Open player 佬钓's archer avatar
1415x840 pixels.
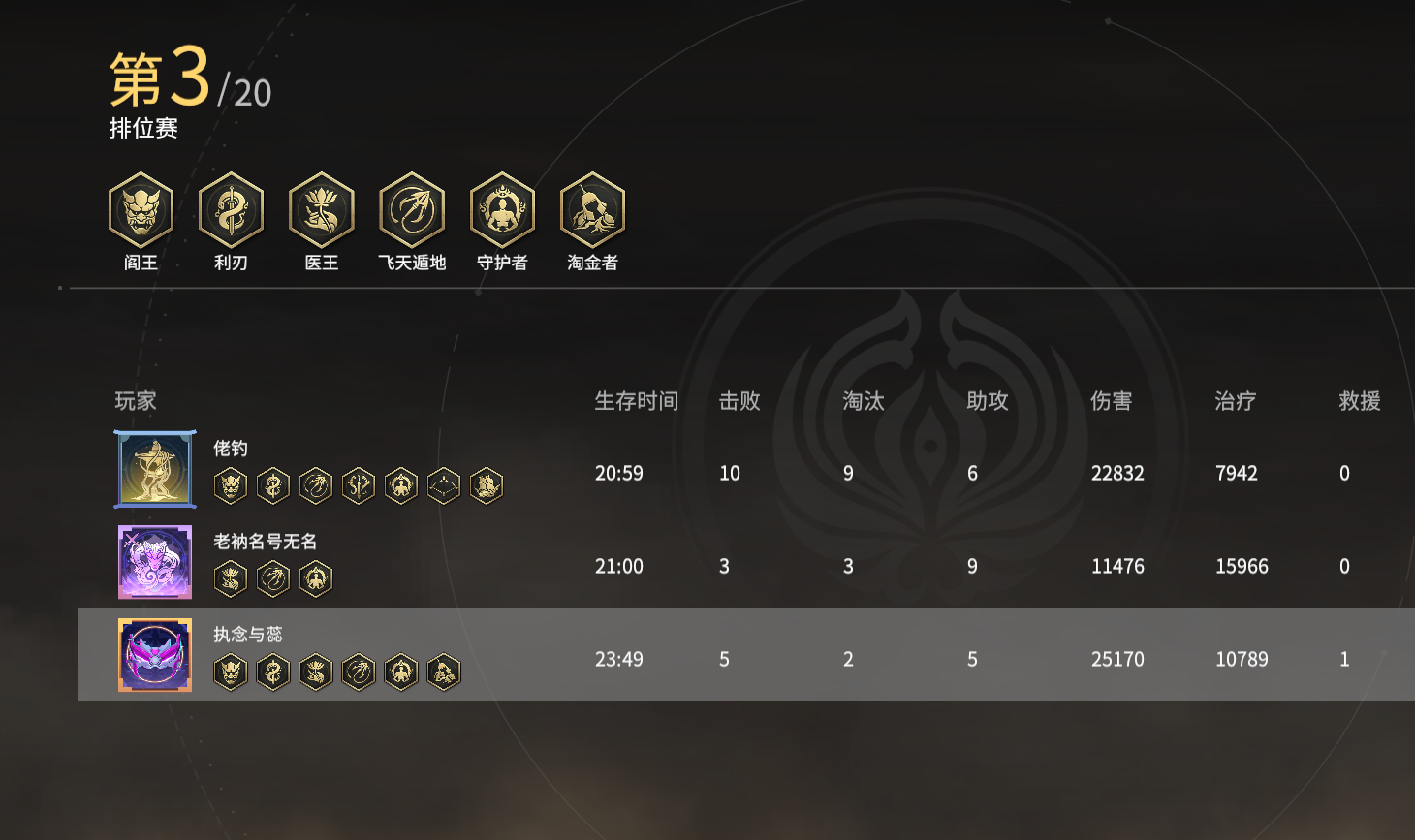coord(155,470)
